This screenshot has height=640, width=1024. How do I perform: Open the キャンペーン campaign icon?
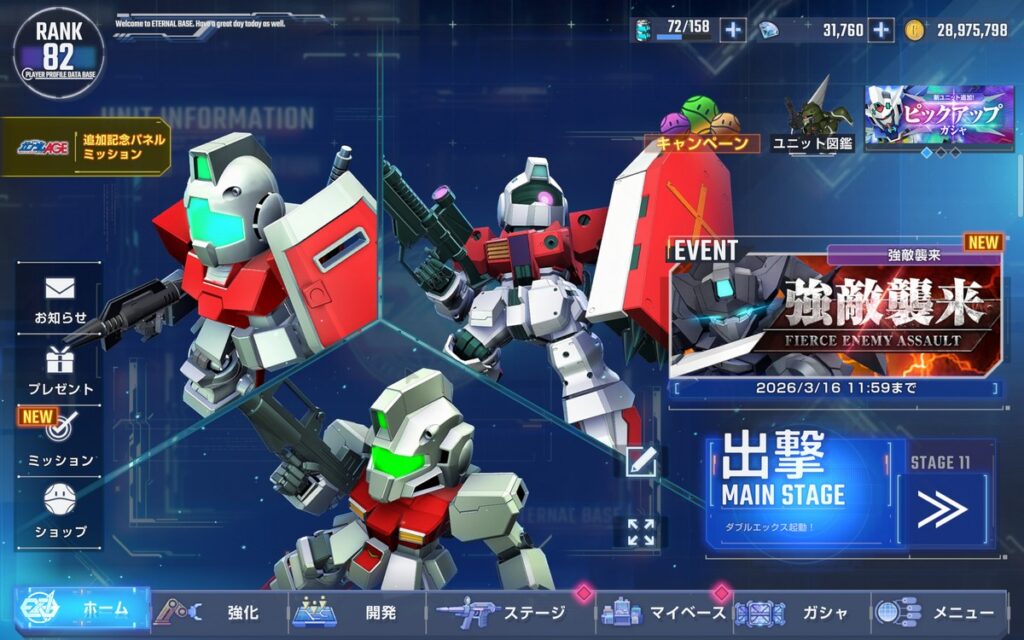point(702,126)
